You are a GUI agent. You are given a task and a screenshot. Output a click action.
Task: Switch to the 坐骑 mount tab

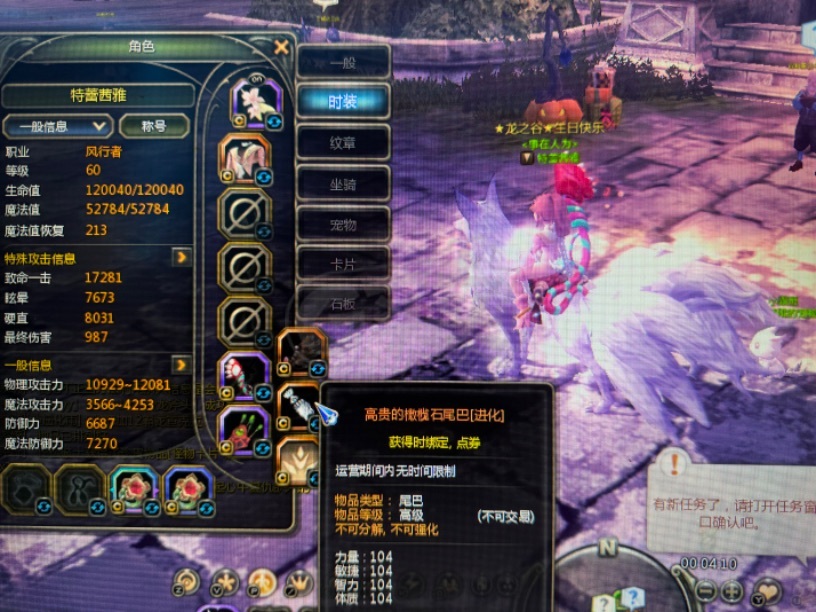point(343,183)
